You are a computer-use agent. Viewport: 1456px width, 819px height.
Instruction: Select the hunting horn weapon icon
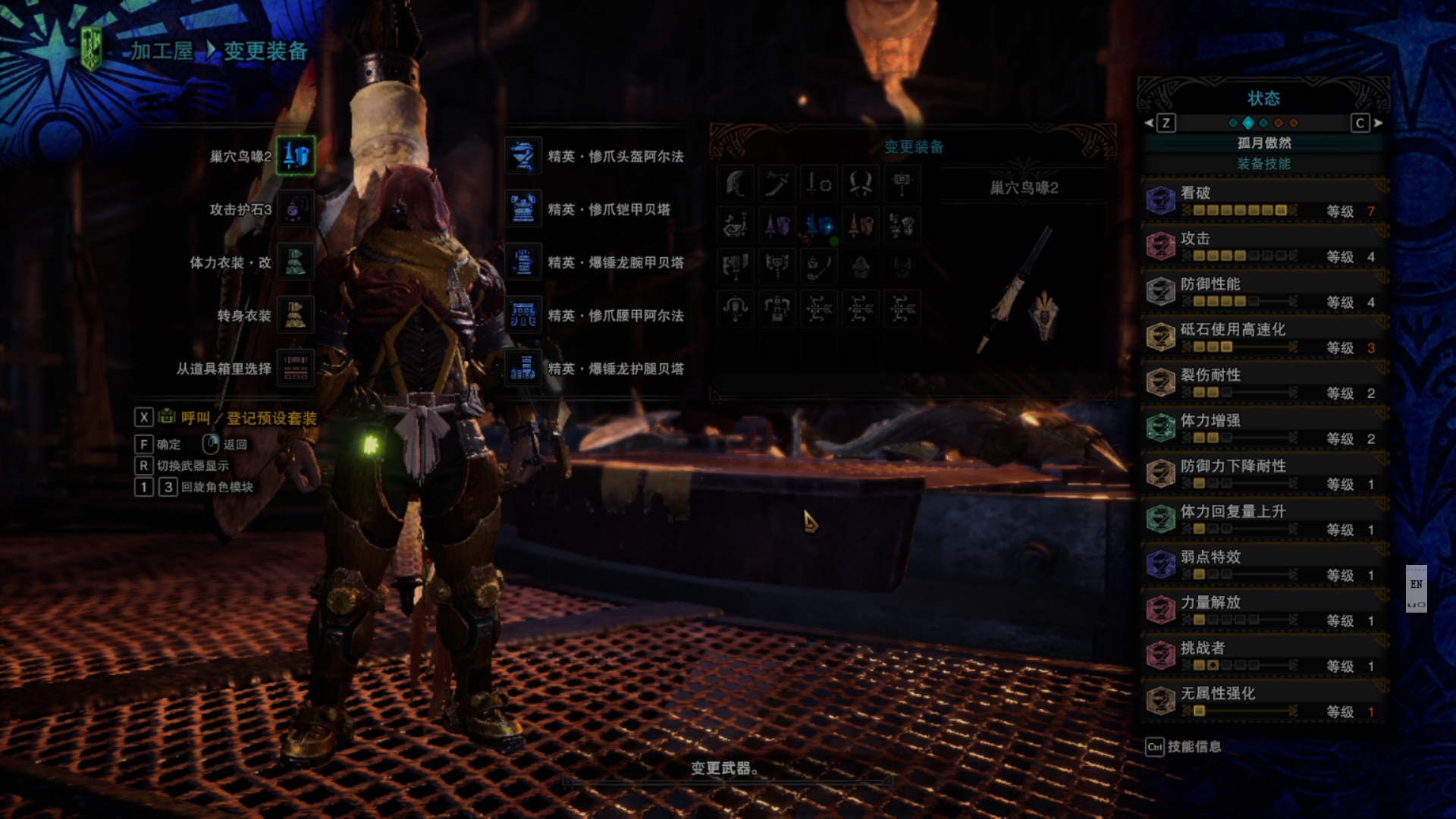736,225
